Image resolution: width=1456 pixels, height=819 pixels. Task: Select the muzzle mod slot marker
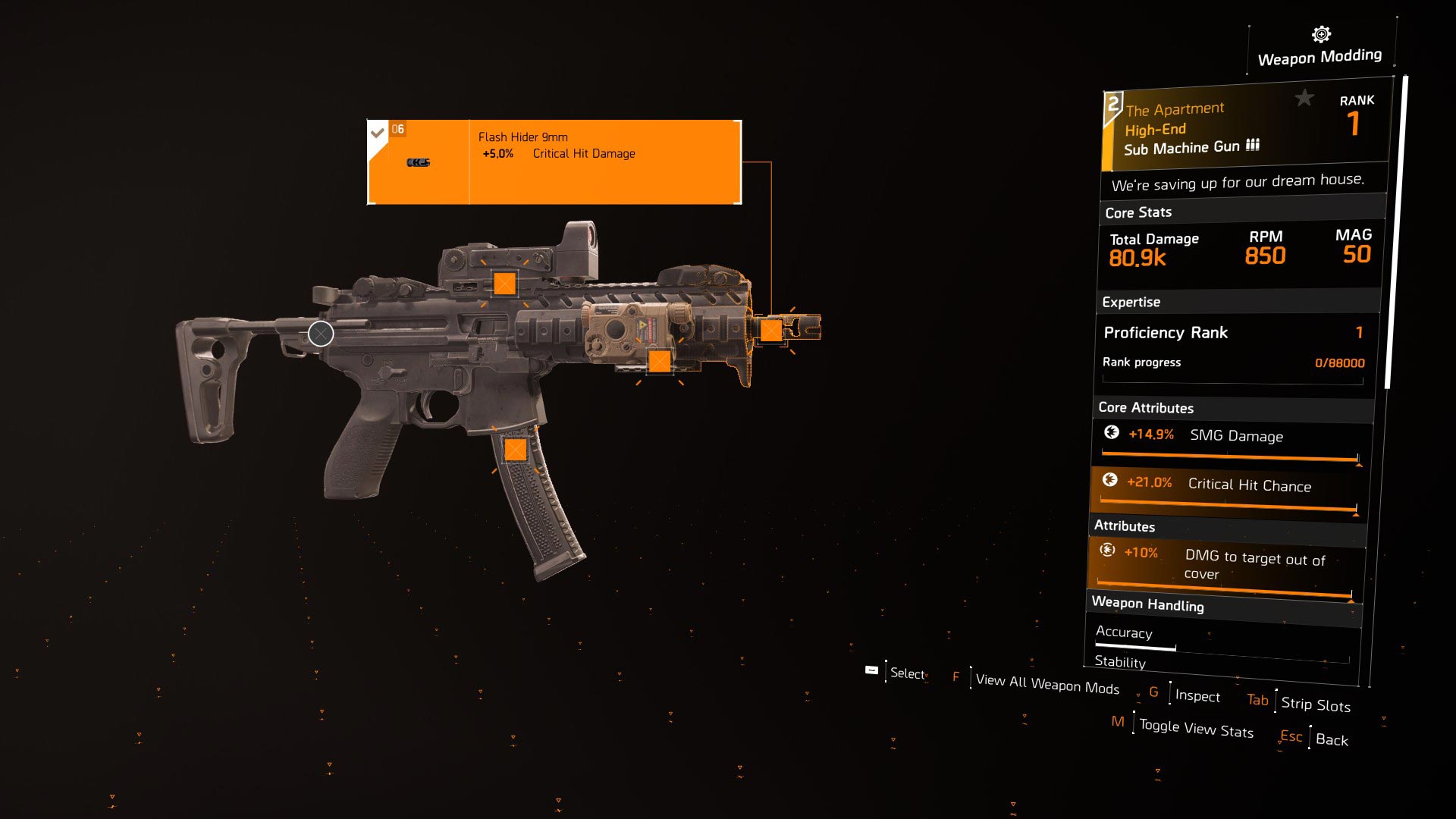point(771,330)
